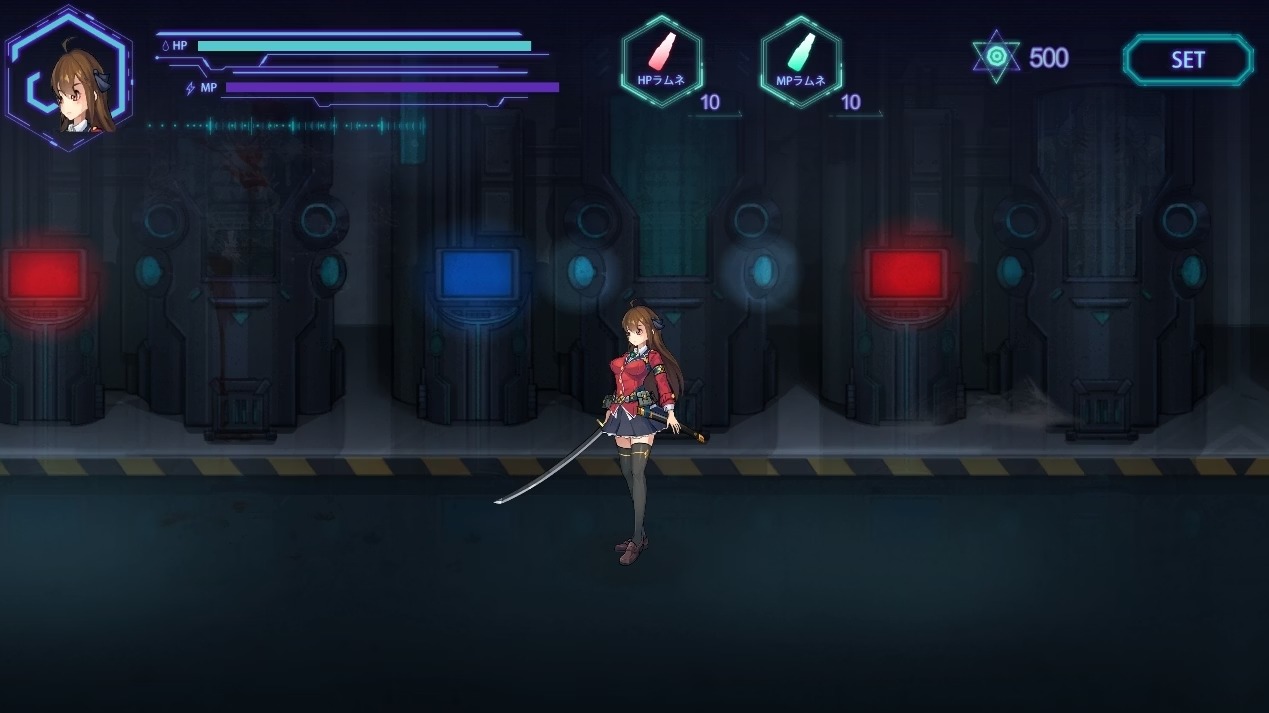Use the MP Ramune item slot

tap(800, 61)
